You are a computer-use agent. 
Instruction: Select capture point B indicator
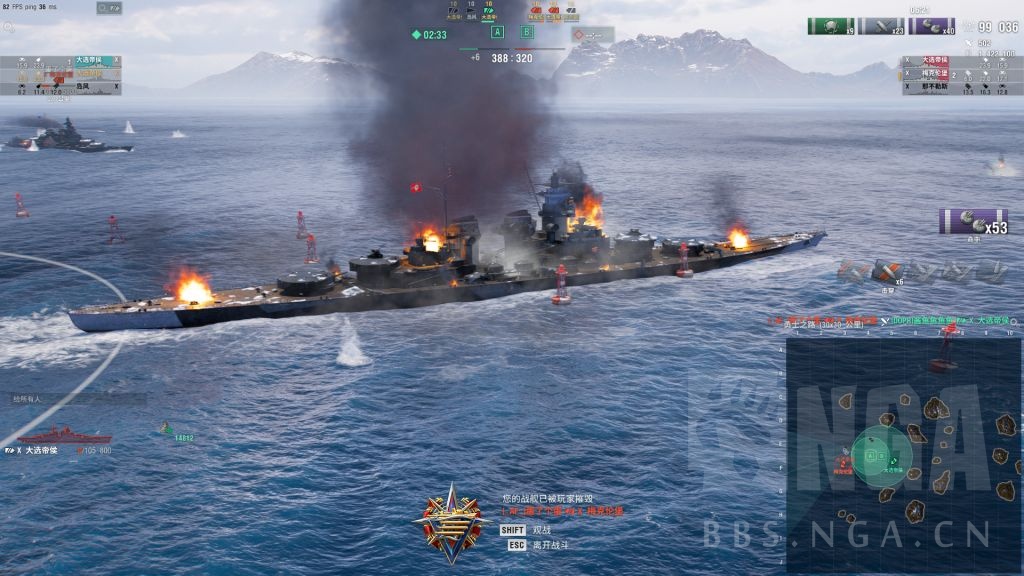click(527, 32)
